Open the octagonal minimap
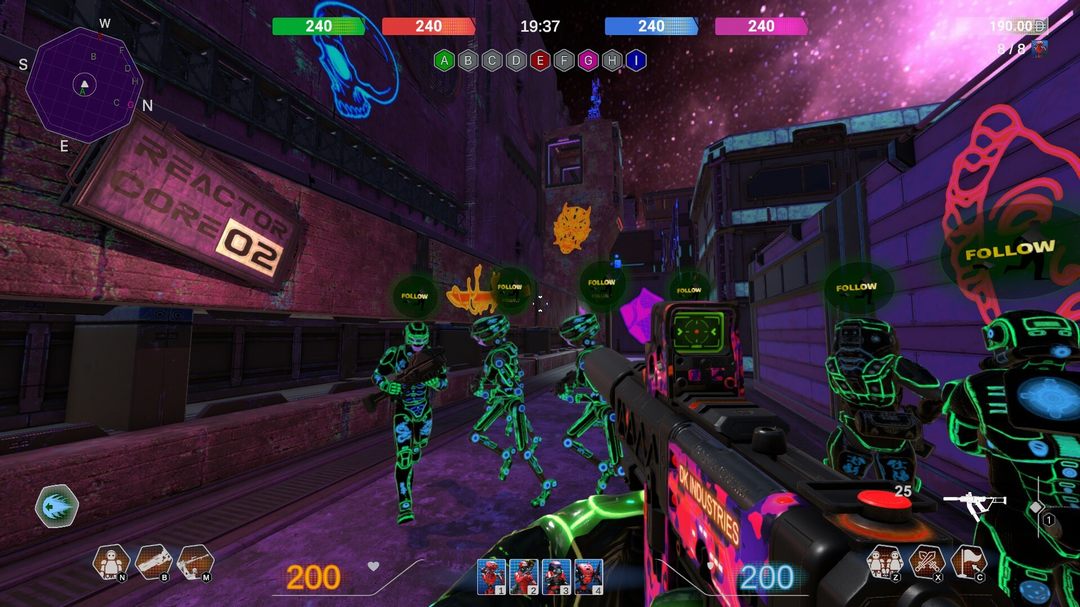The height and width of the screenshot is (607, 1080). [84, 86]
